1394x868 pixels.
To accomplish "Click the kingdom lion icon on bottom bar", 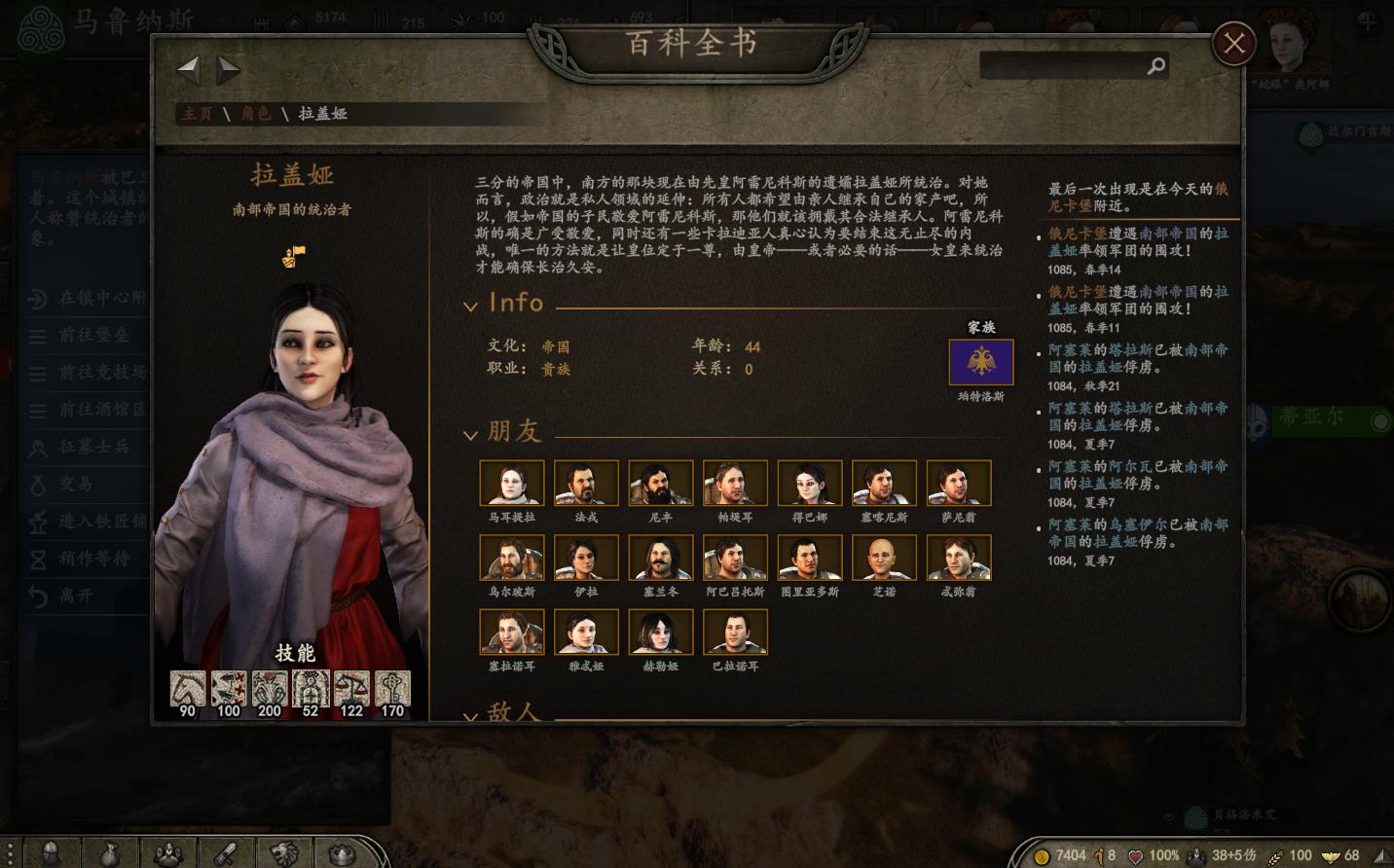I will [283, 853].
